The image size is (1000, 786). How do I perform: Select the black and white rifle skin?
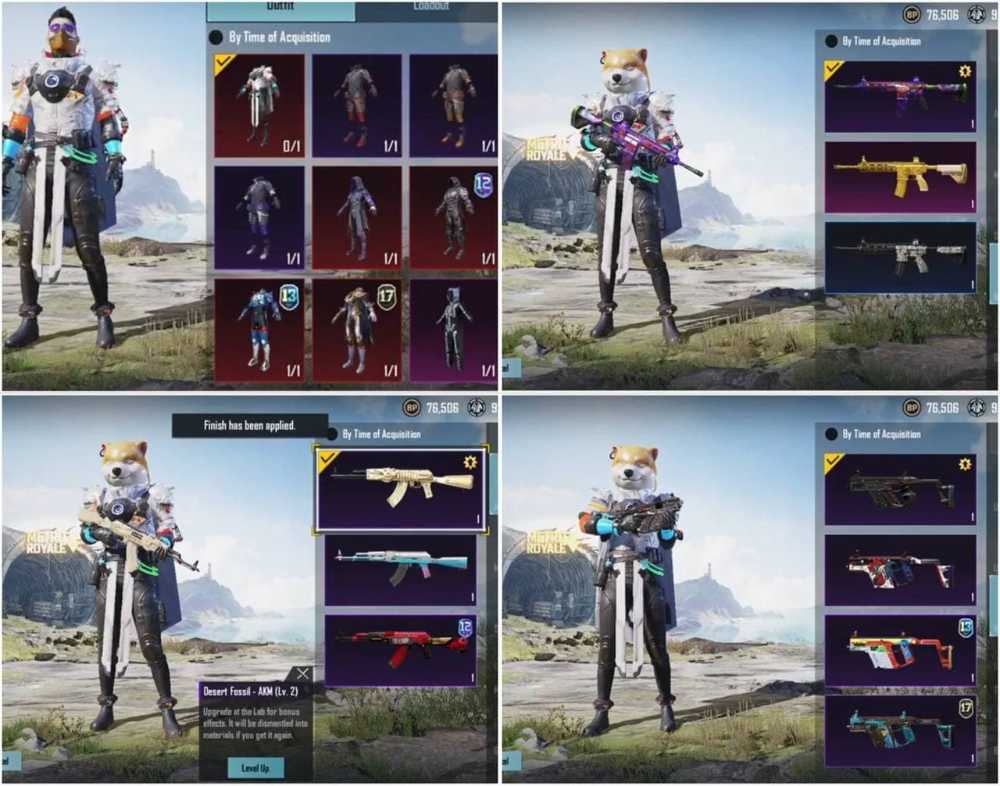(900, 256)
